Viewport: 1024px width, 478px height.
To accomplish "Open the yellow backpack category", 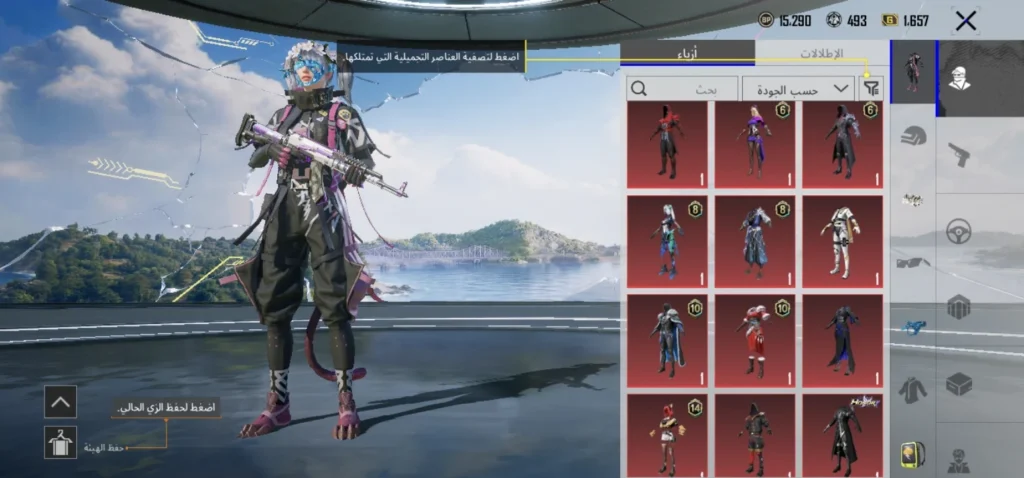I will [913, 454].
